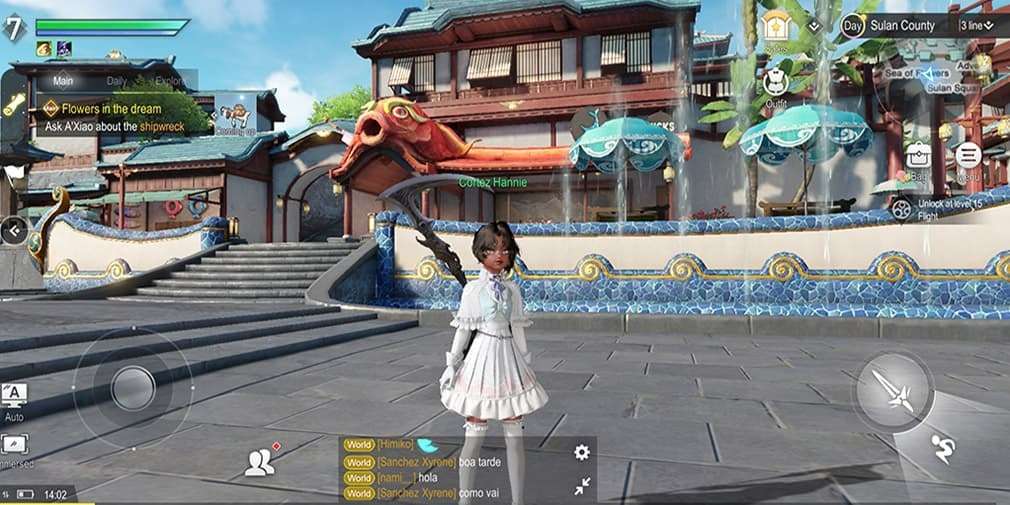
Task: Open the friends list icon
Action: click(x=260, y=461)
